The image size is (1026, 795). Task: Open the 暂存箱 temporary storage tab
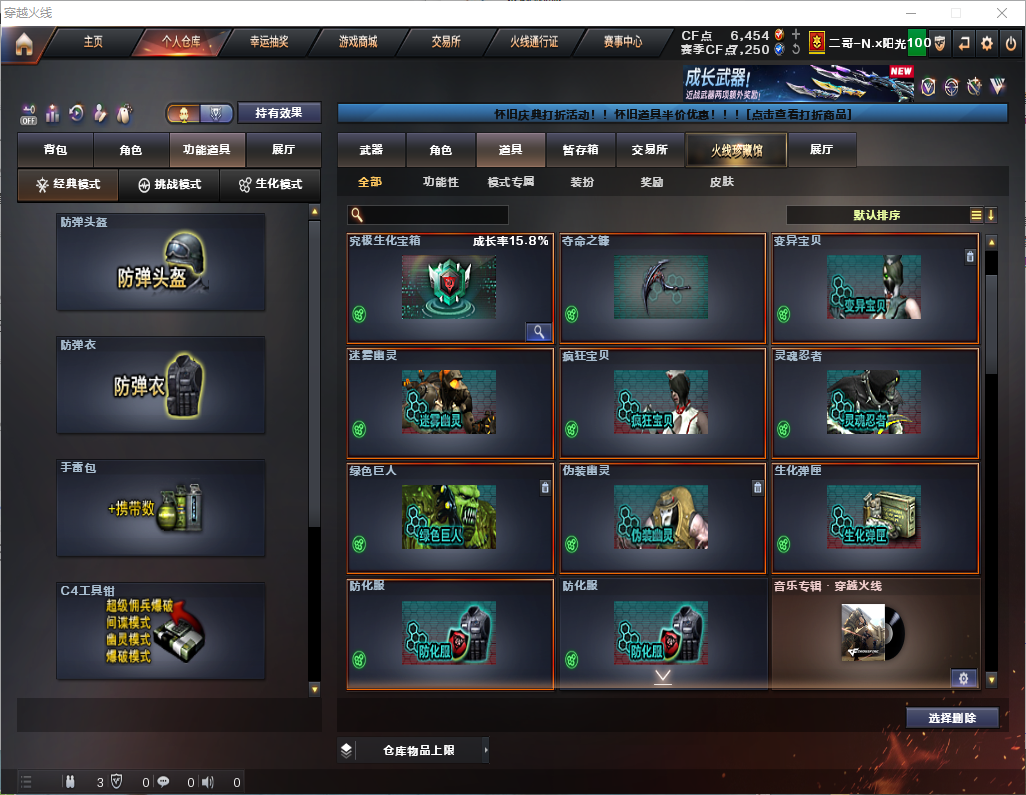pyautogui.click(x=580, y=150)
